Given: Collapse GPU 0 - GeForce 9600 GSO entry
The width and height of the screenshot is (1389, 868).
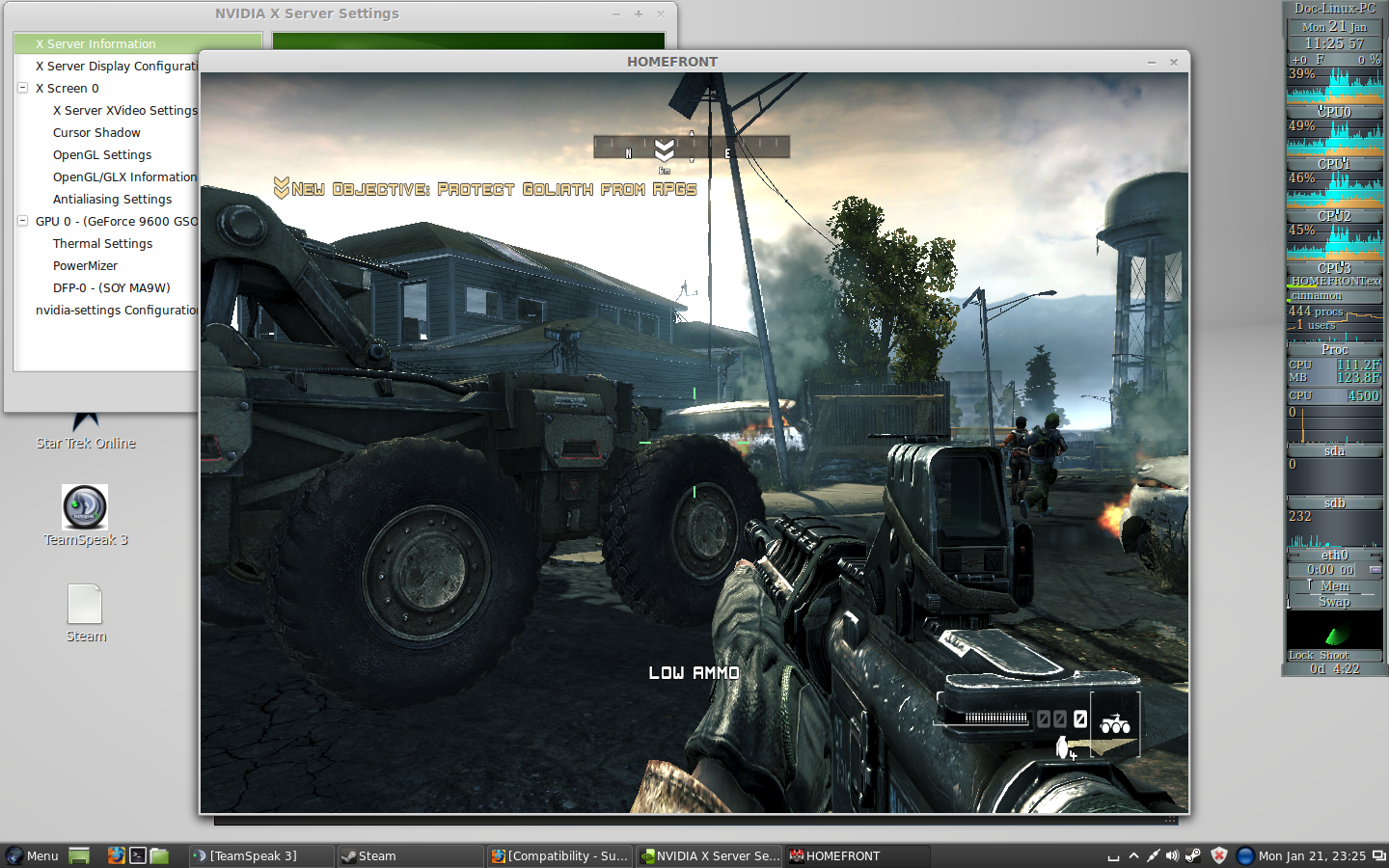Looking at the screenshot, I should click(x=21, y=221).
